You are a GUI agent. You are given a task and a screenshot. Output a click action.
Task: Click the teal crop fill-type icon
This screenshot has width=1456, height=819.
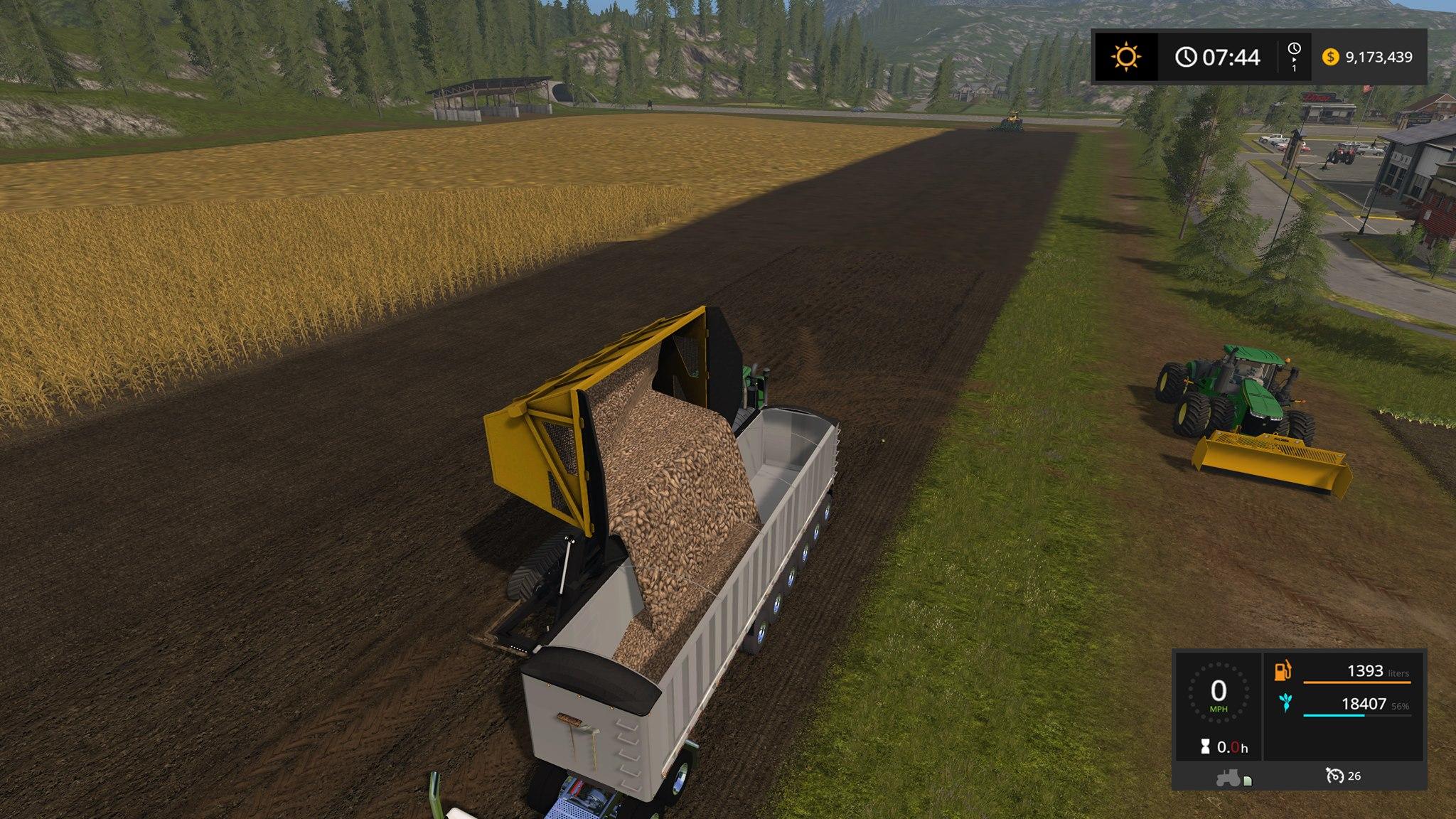tap(1285, 704)
